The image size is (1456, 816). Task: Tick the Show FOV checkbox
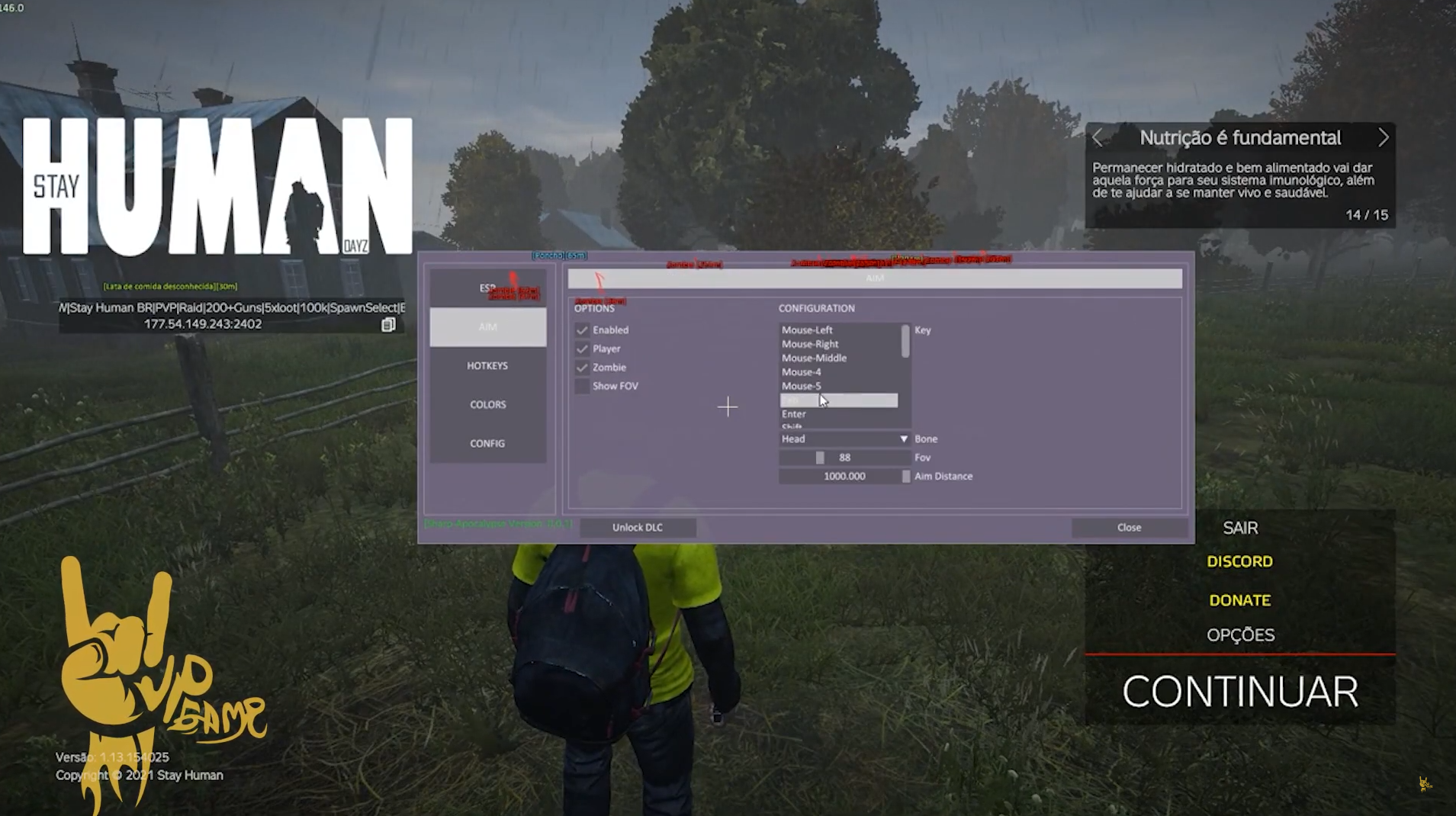pyautogui.click(x=582, y=386)
